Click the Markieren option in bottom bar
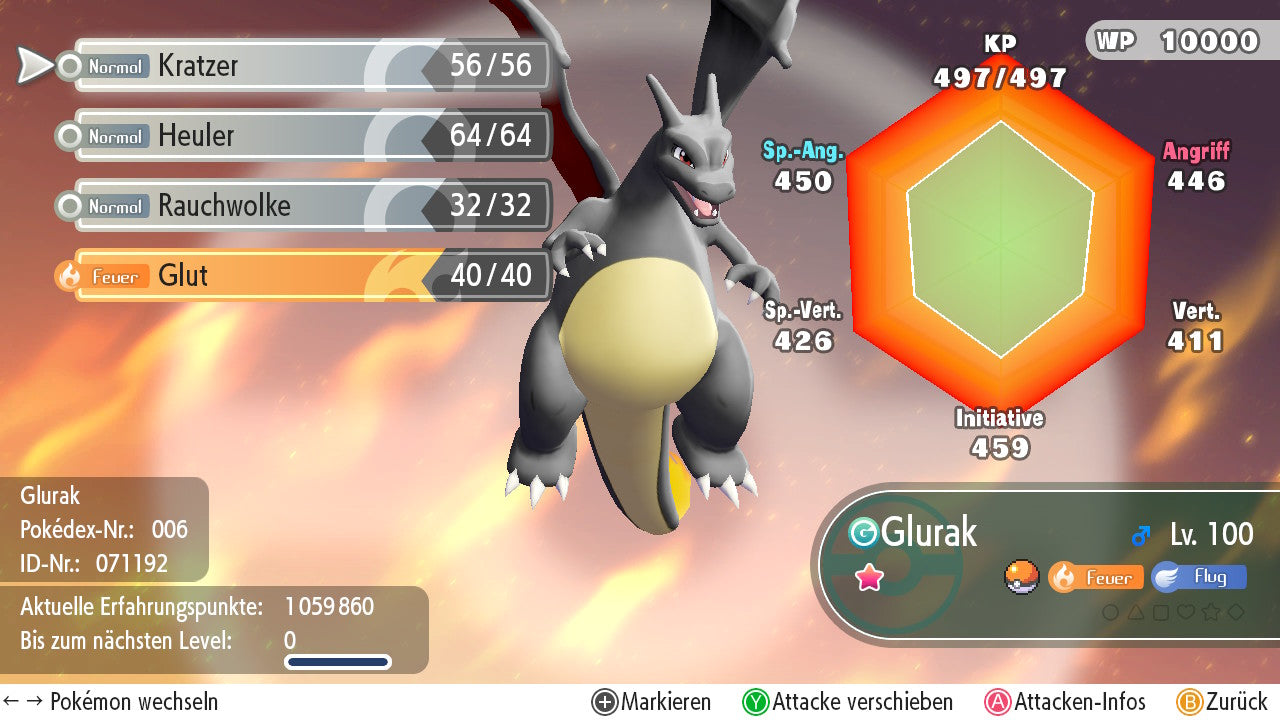 click(x=652, y=702)
